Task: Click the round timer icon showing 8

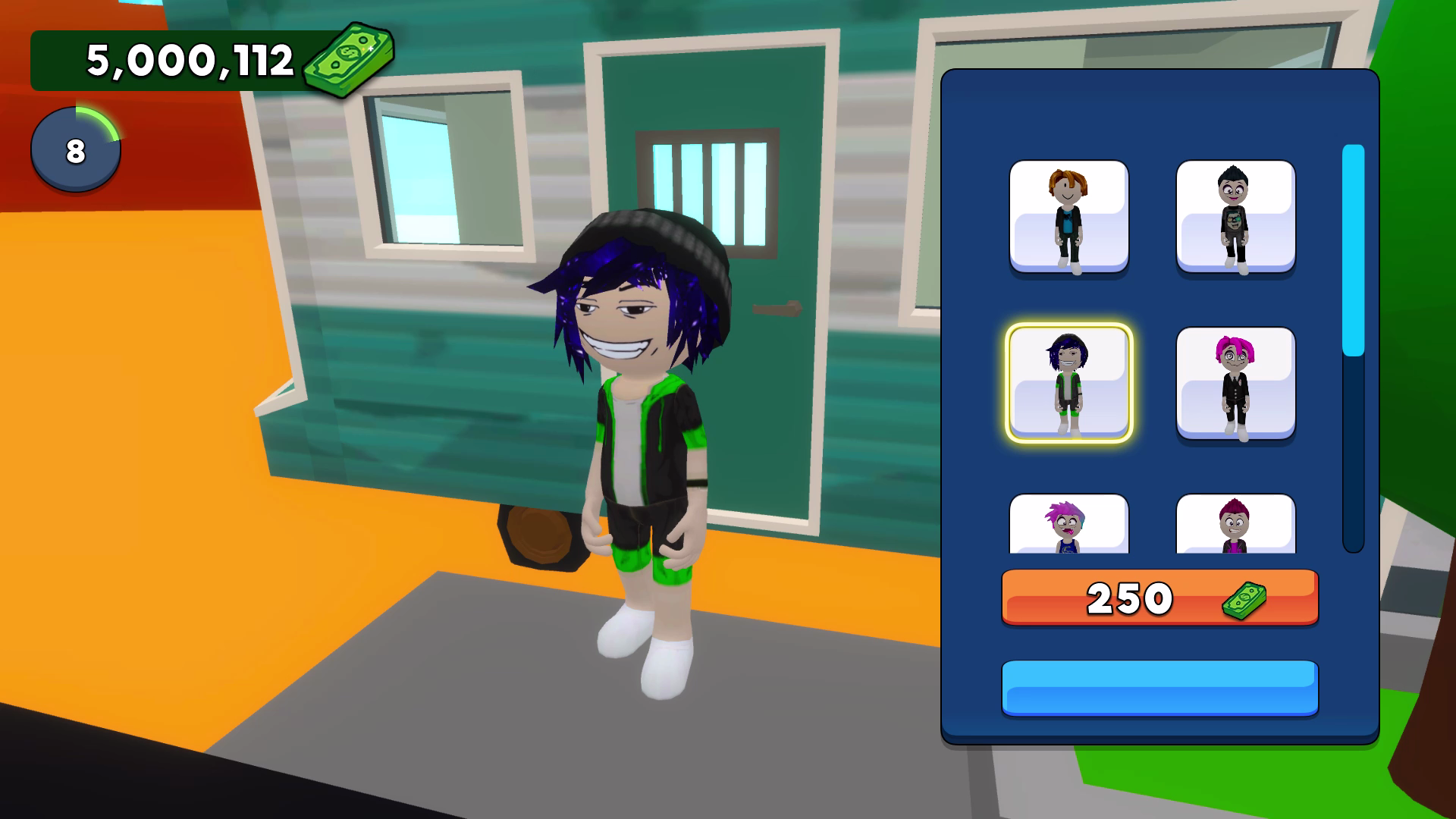Action: point(75,149)
